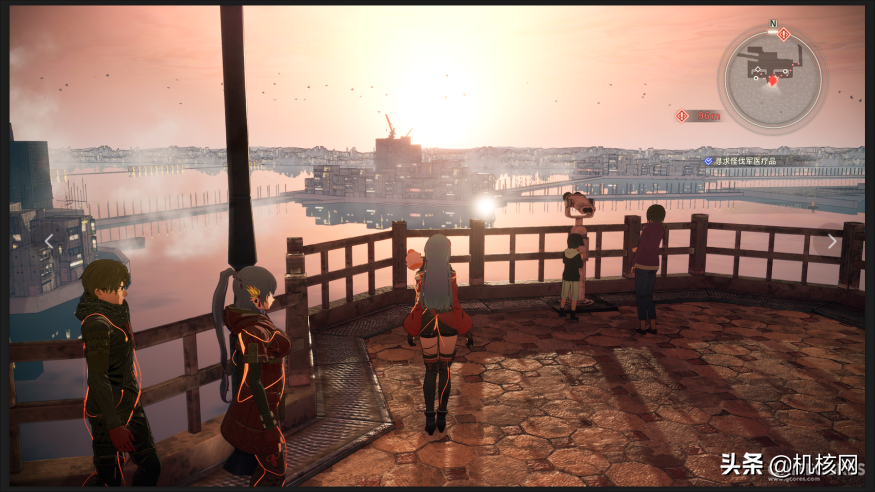Click the red diamond objective marker on minimap rim
This screenshot has height=492, width=875.
pyautogui.click(x=784, y=35)
